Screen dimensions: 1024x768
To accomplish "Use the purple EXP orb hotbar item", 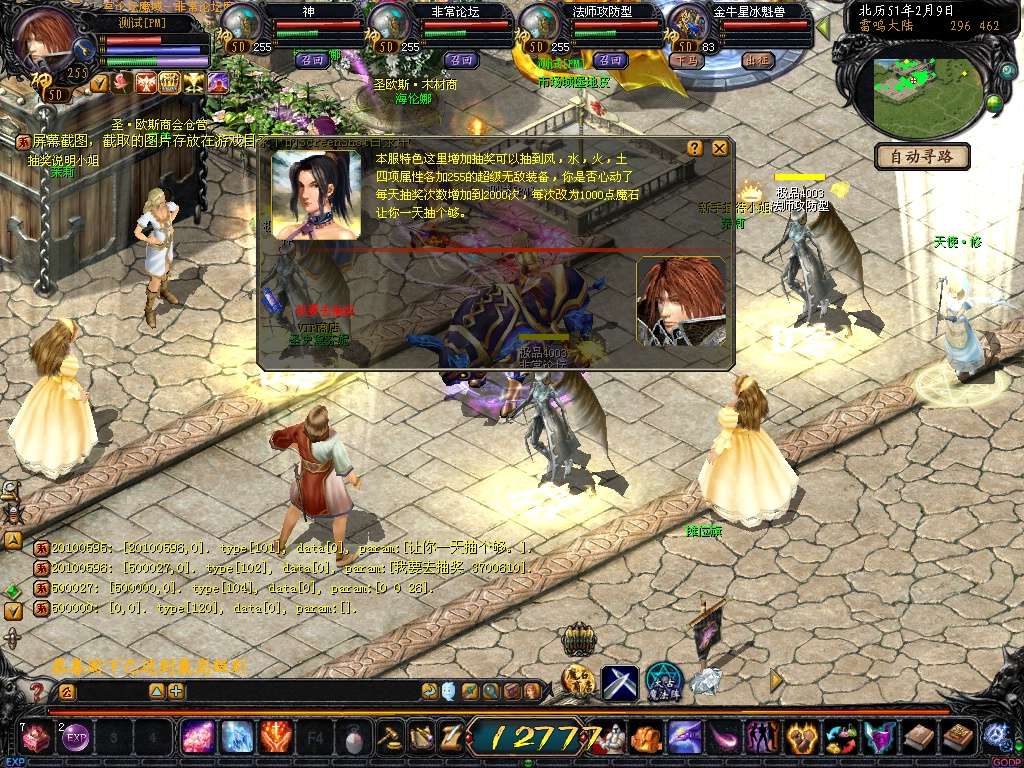I will [76, 738].
